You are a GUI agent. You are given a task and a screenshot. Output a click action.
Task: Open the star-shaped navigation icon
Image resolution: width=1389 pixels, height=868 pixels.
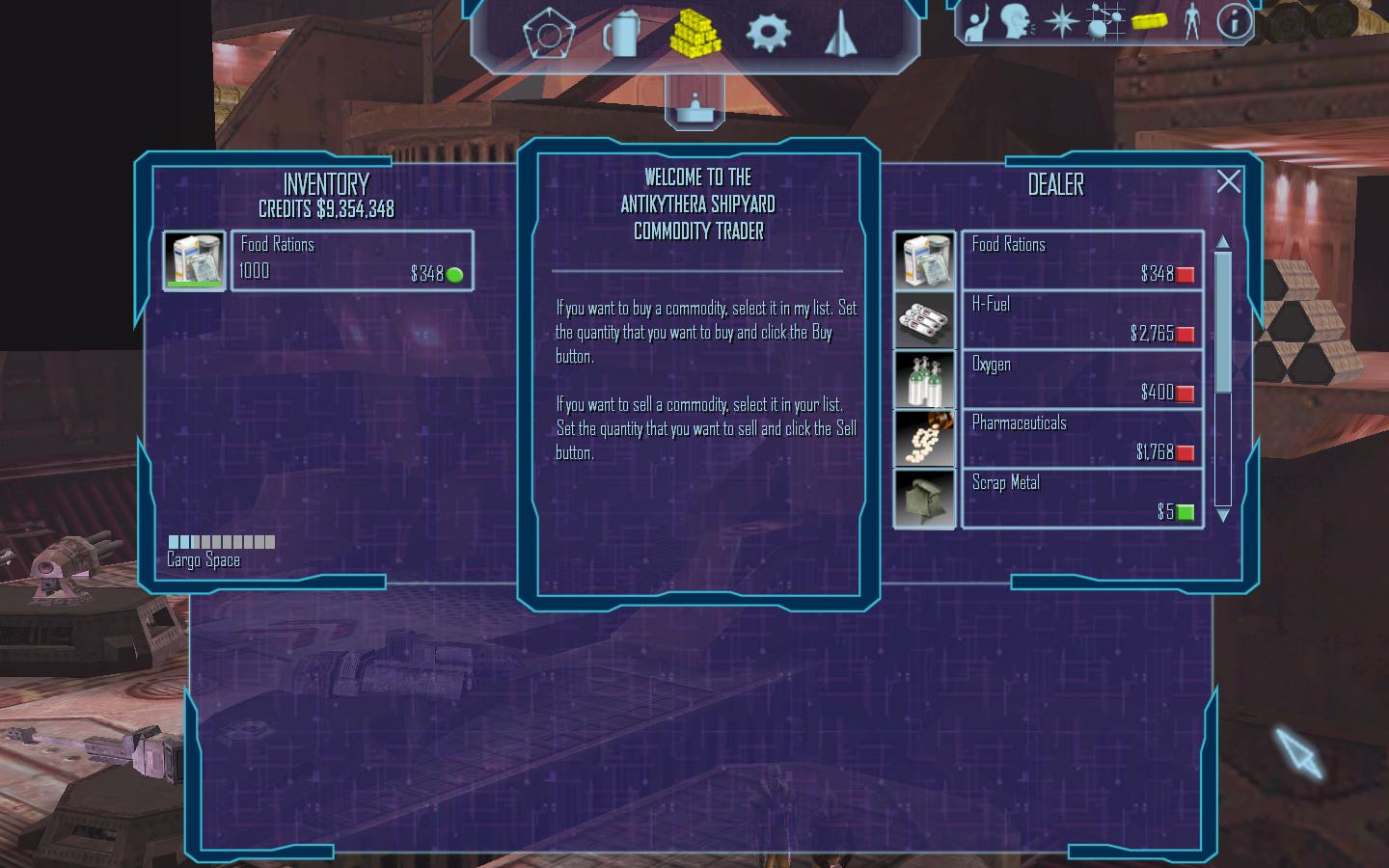coord(1061,22)
